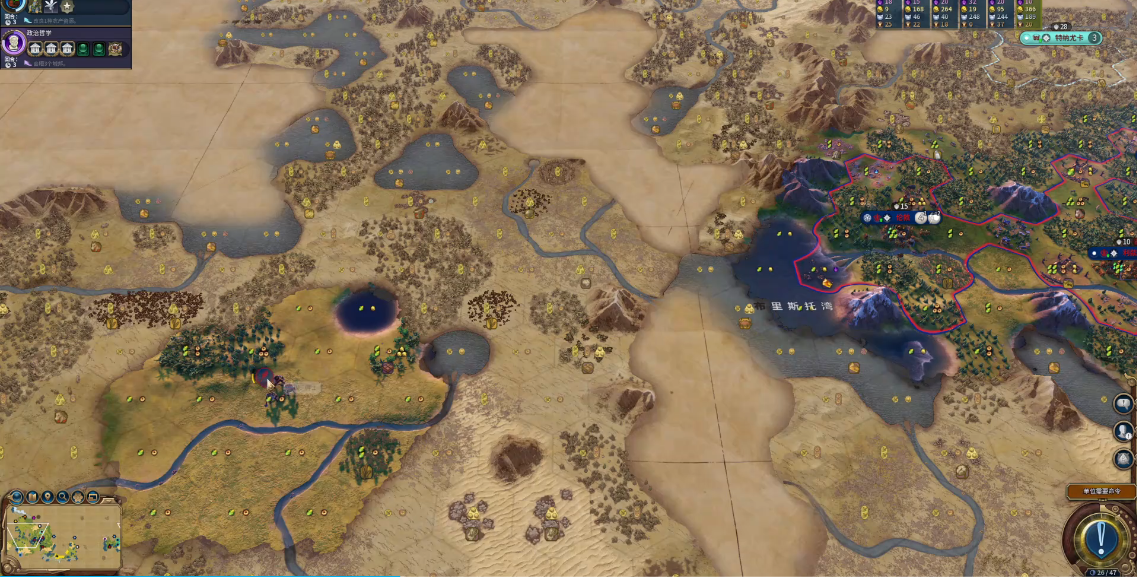Open the map options flower-shaped button
The height and width of the screenshot is (577, 1137).
77,497
